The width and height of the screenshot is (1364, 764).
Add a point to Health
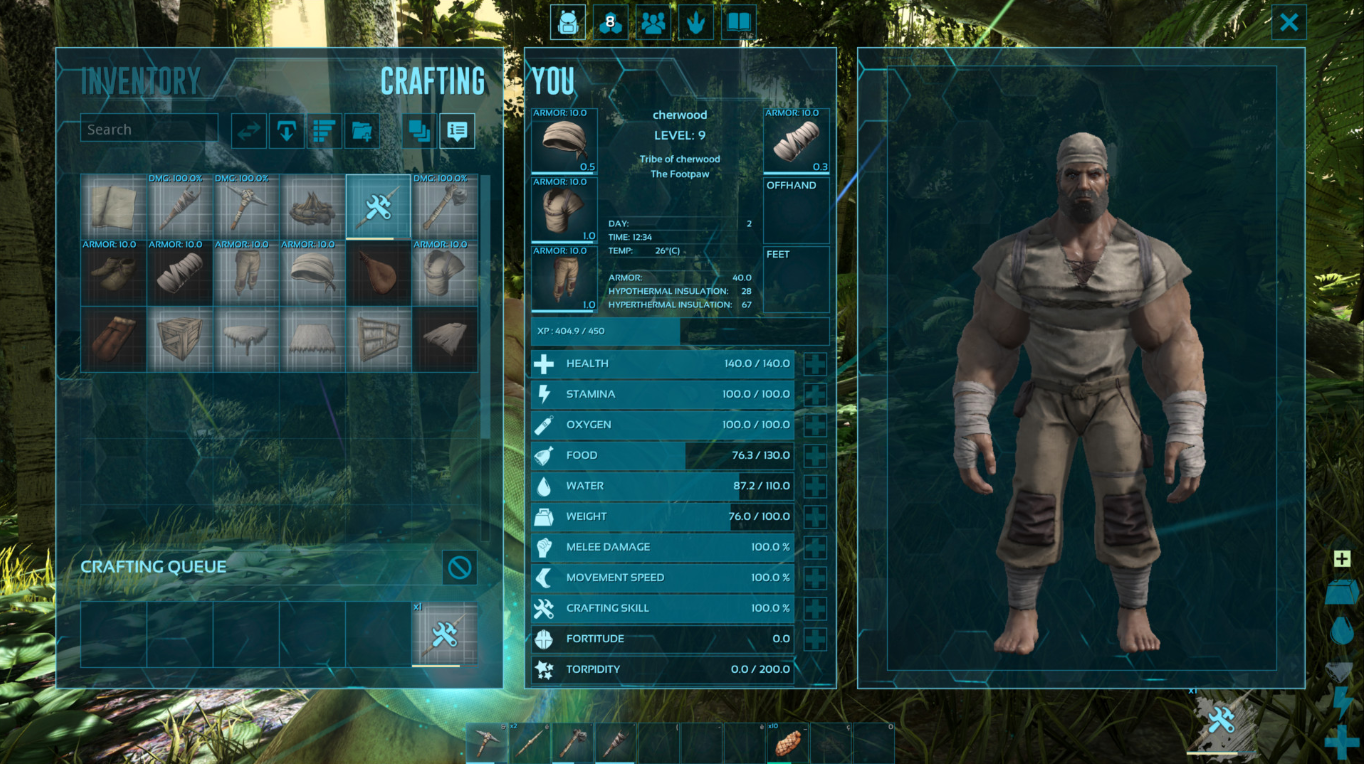coord(815,364)
